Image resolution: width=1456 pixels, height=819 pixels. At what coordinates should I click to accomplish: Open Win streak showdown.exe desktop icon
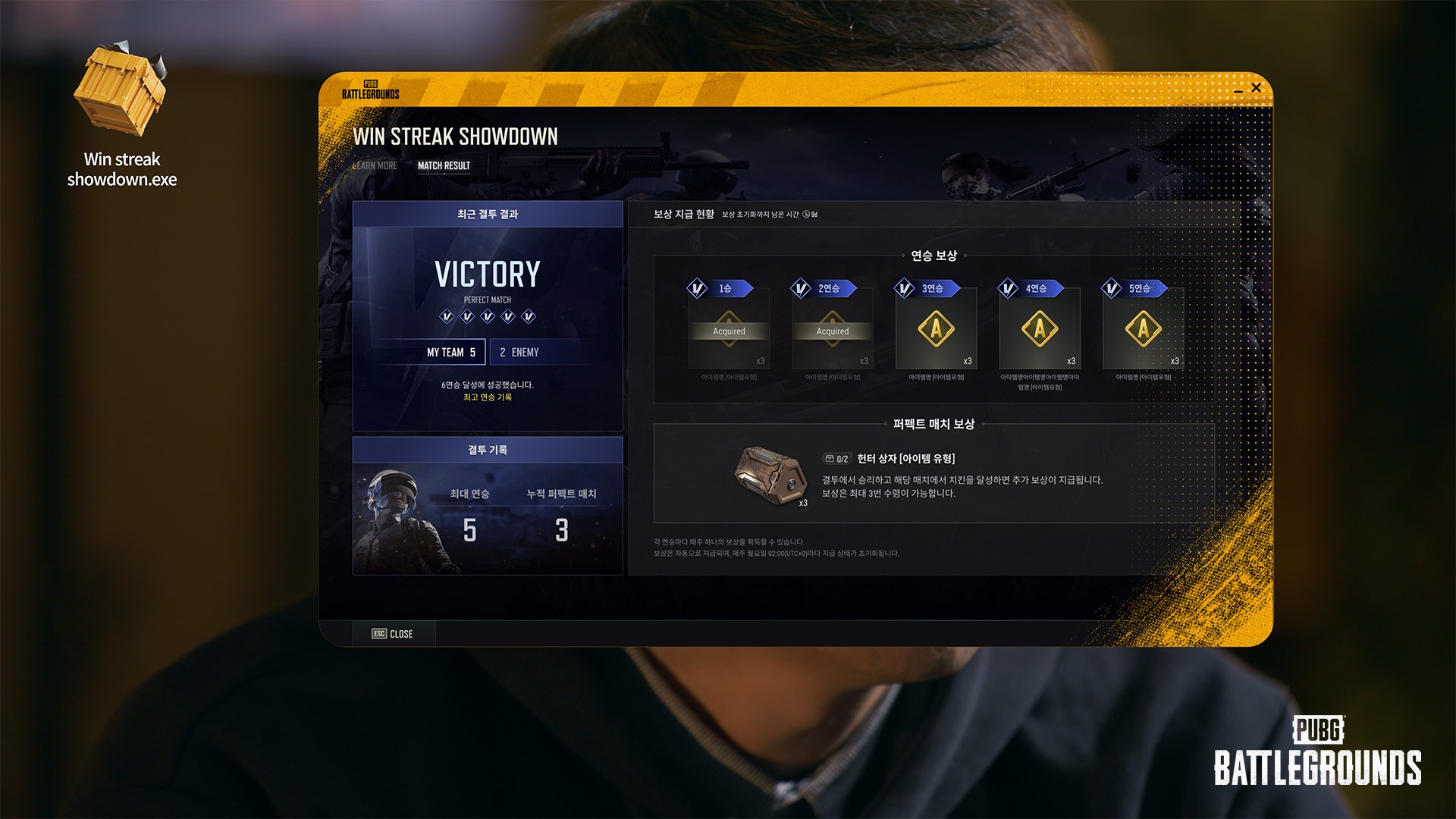tap(121, 95)
